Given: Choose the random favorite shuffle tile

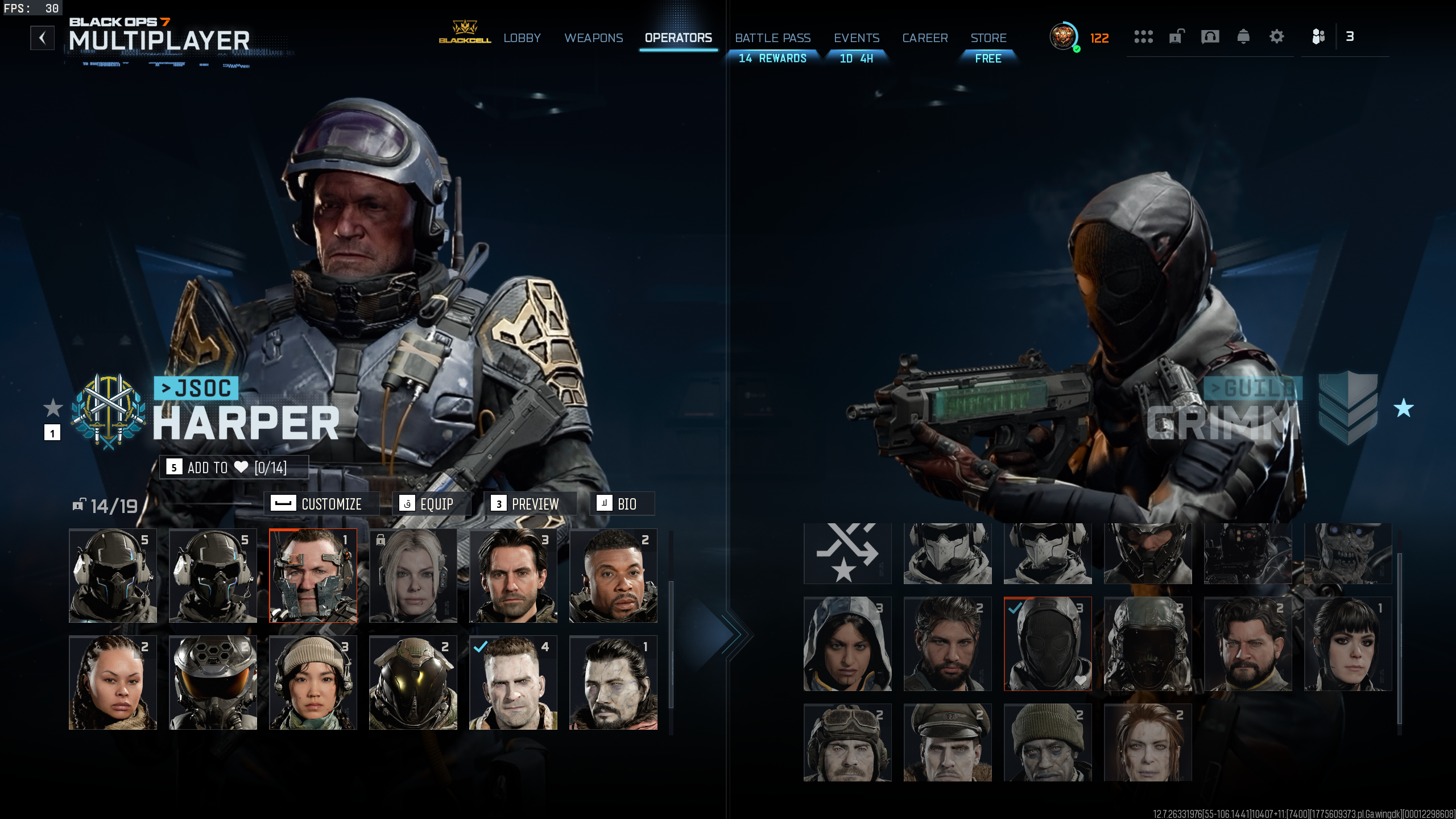Looking at the screenshot, I should (x=847, y=553).
